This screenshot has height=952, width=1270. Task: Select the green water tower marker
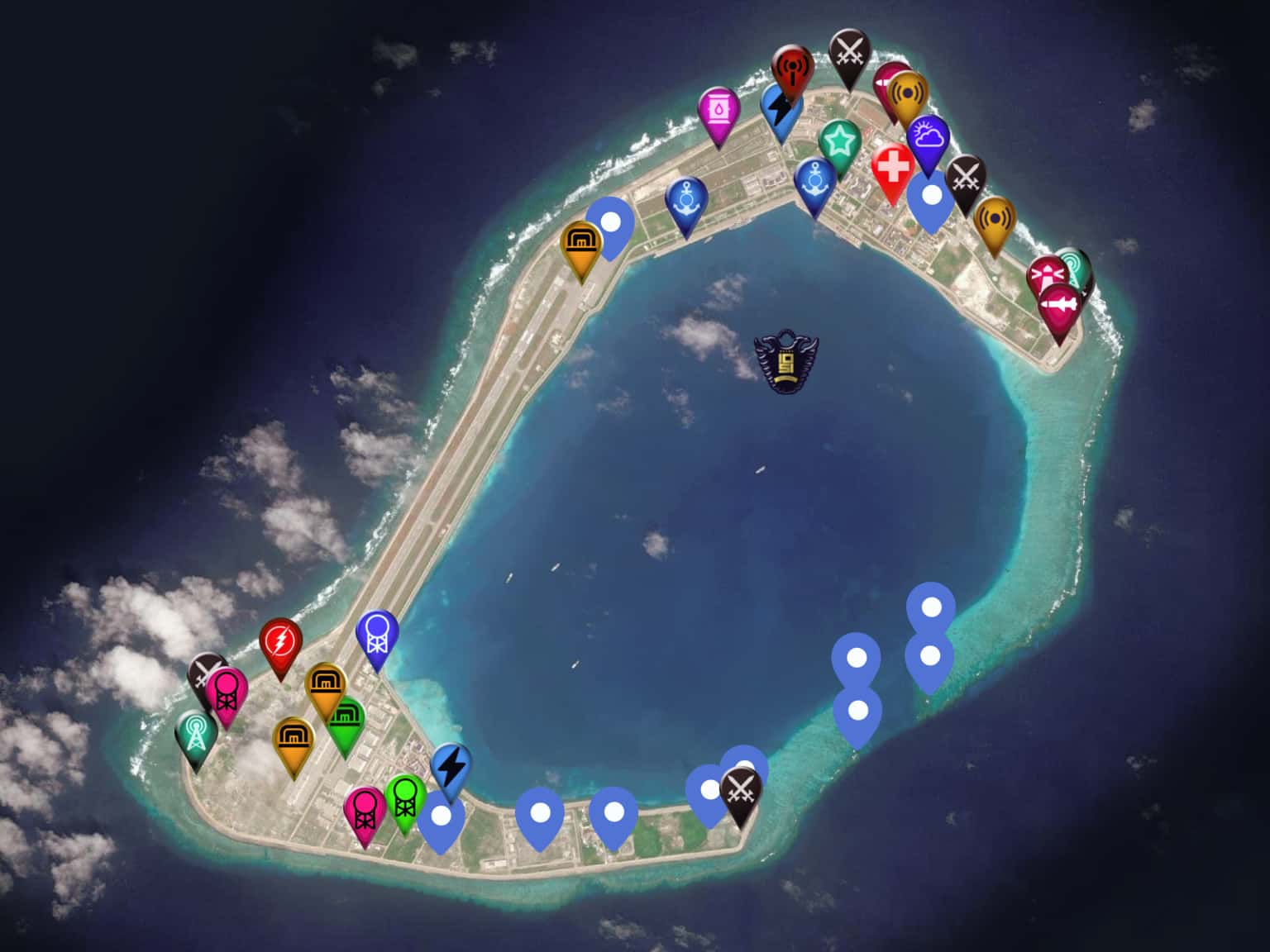coord(405,797)
